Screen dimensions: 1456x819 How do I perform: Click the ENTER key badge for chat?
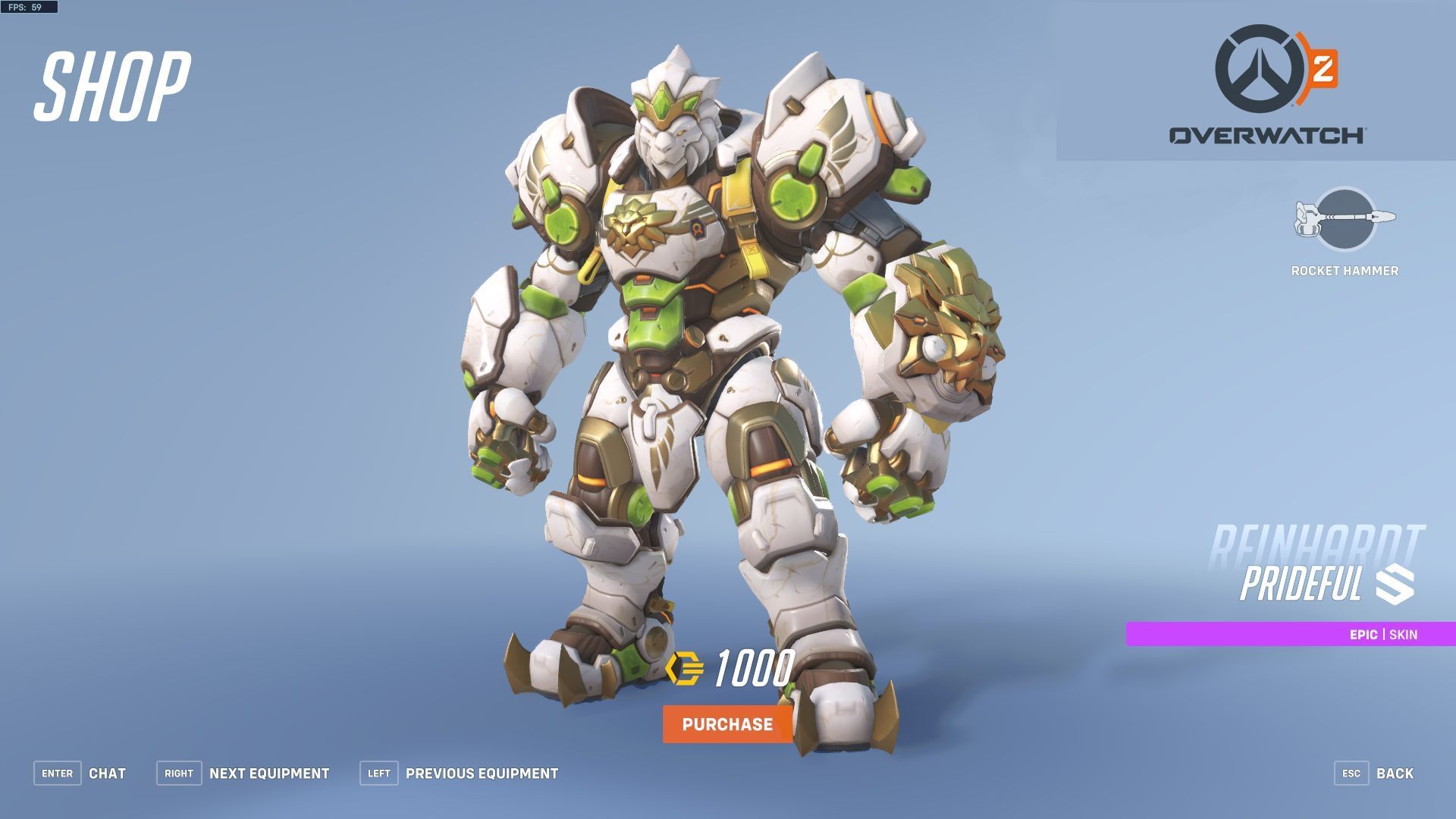pos(57,773)
